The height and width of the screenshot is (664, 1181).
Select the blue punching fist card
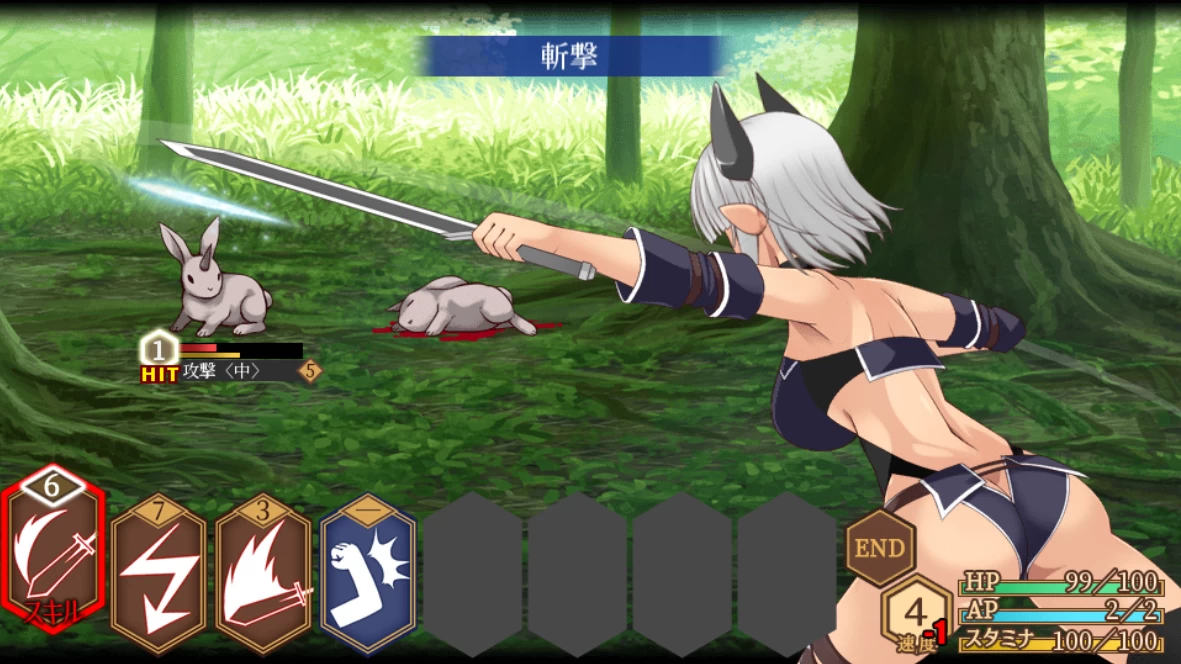point(368,573)
